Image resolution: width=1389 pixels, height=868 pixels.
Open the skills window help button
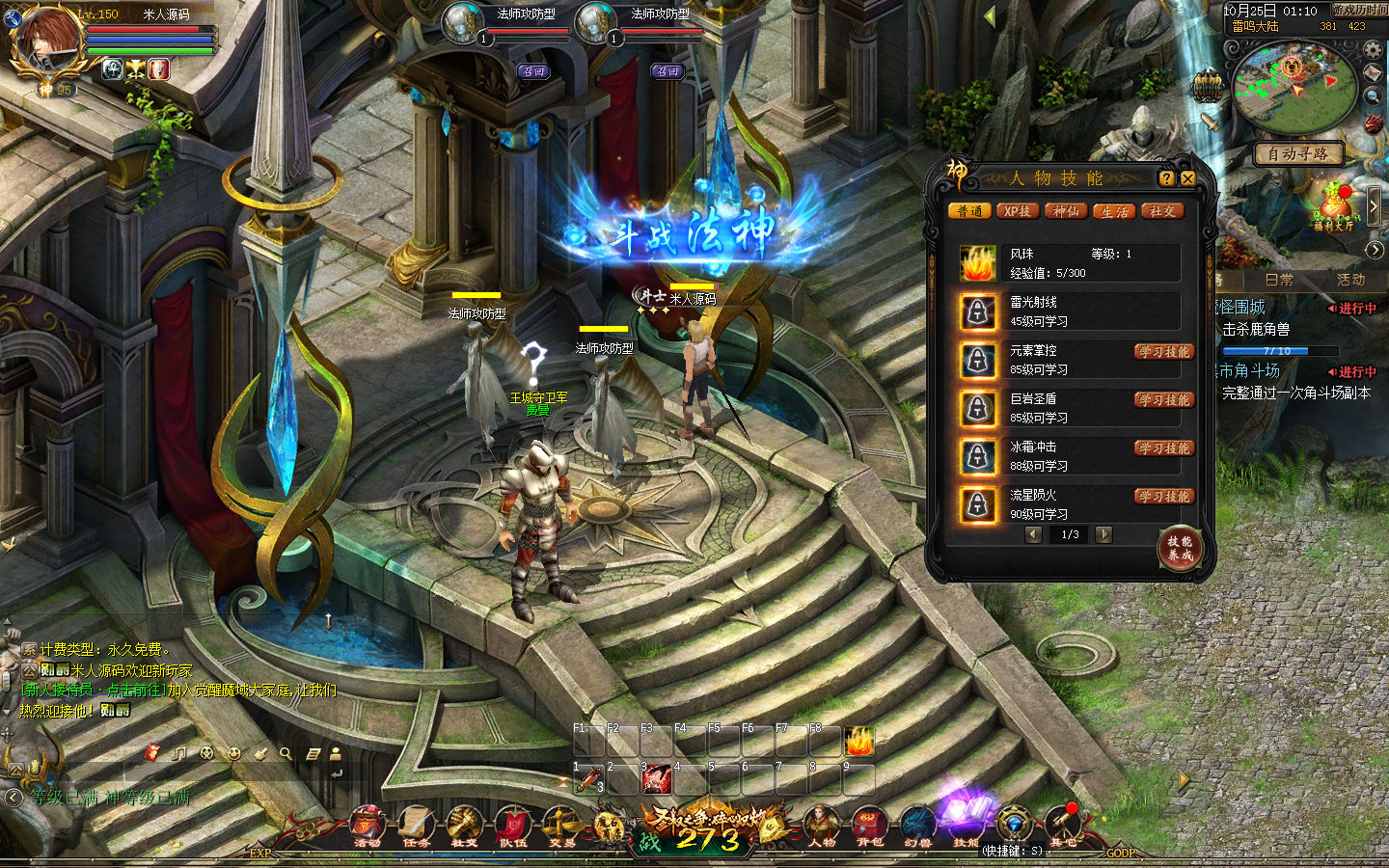pyautogui.click(x=1166, y=178)
